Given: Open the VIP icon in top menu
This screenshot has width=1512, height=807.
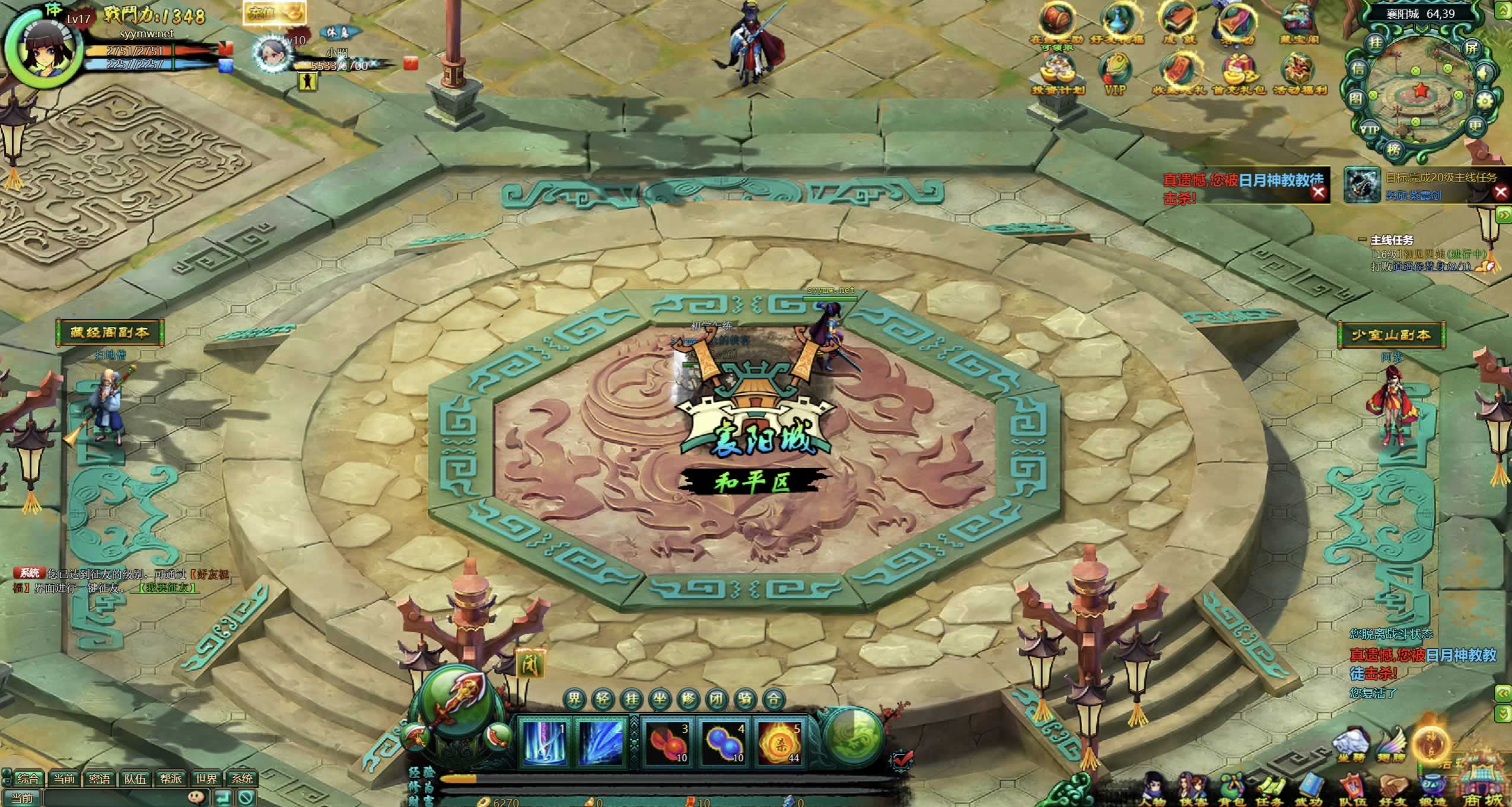Looking at the screenshot, I should [x=1115, y=74].
